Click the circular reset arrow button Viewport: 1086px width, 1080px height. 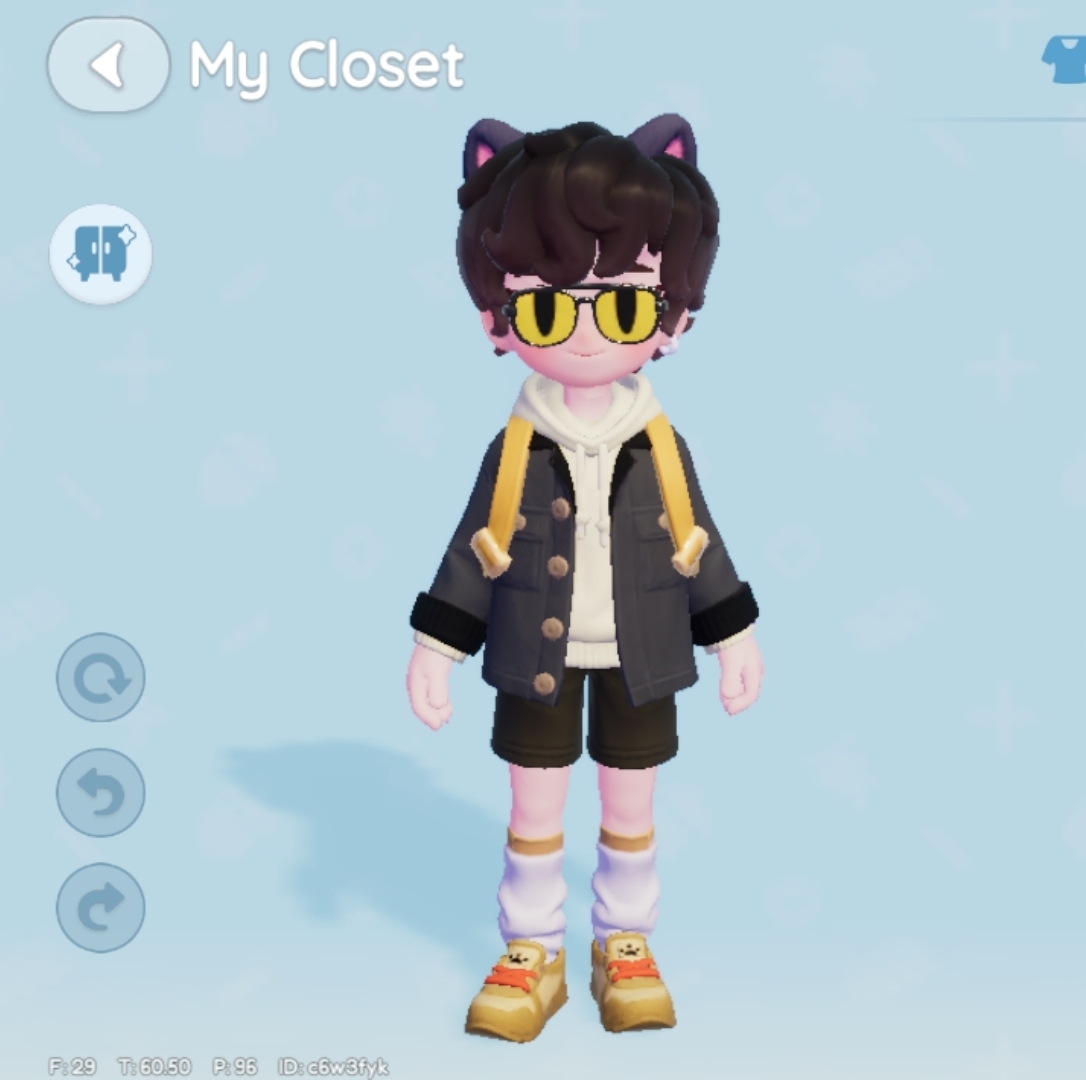(101, 678)
